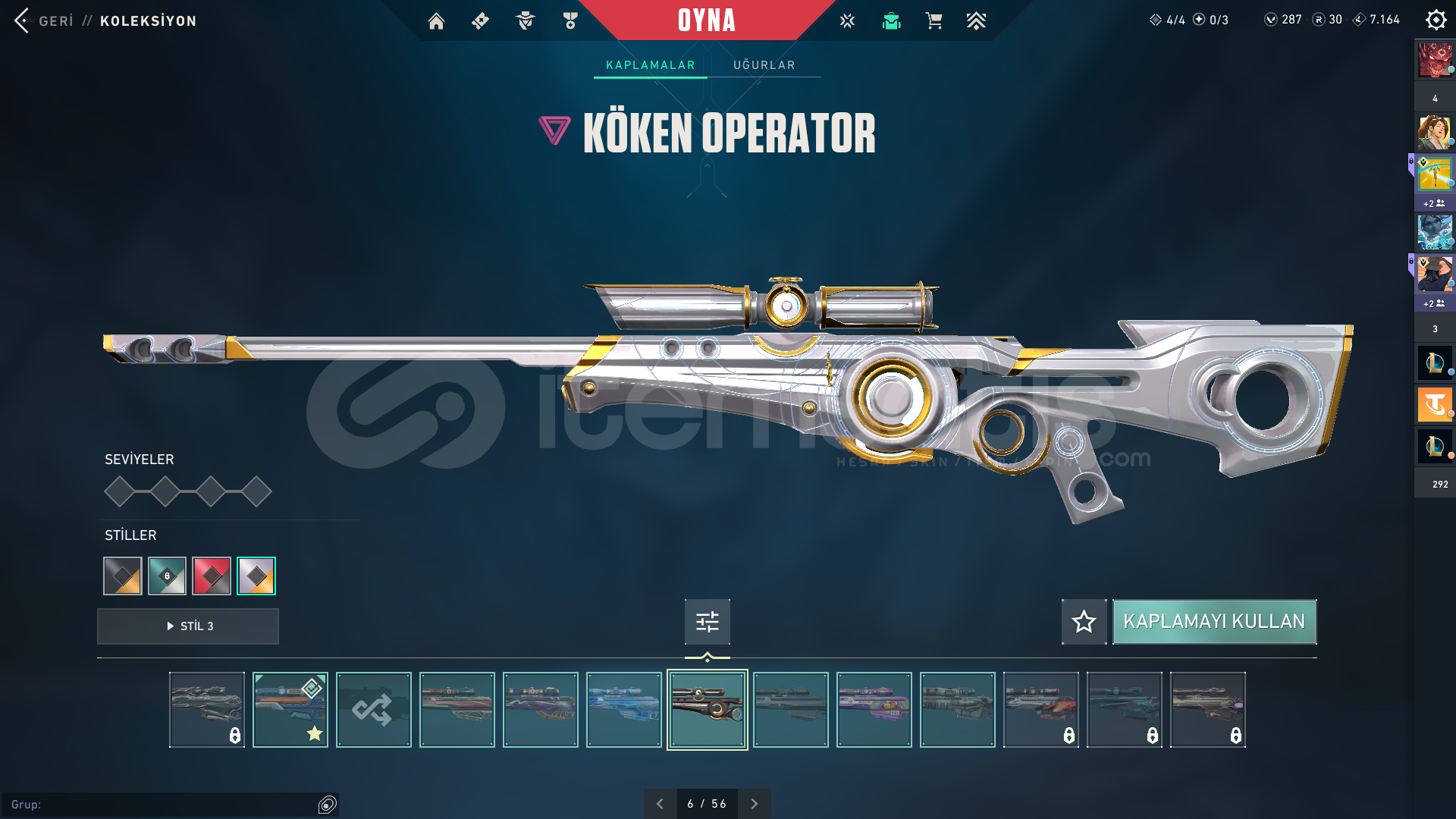Switch to the Uğurlar tab
Viewport: 1456px width, 819px height.
(x=764, y=65)
